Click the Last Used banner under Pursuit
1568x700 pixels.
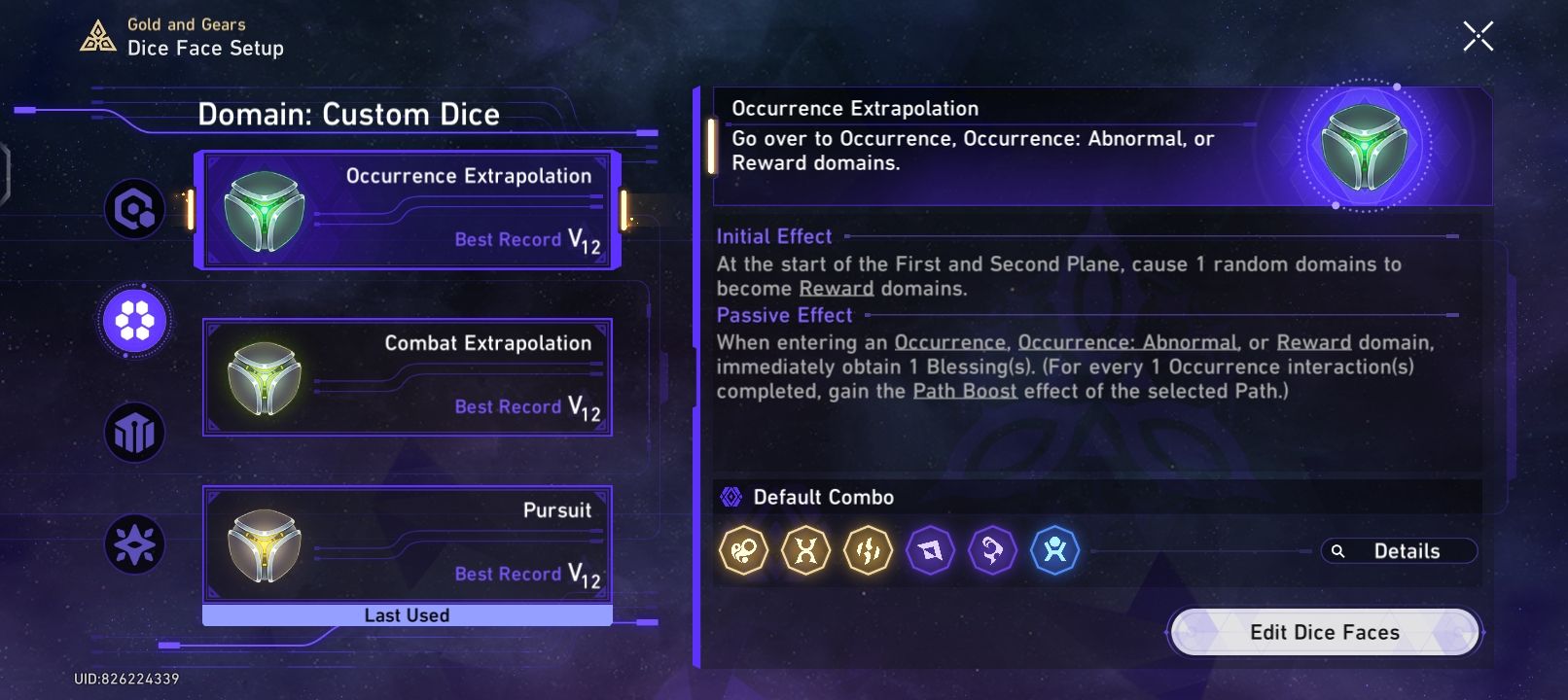408,614
